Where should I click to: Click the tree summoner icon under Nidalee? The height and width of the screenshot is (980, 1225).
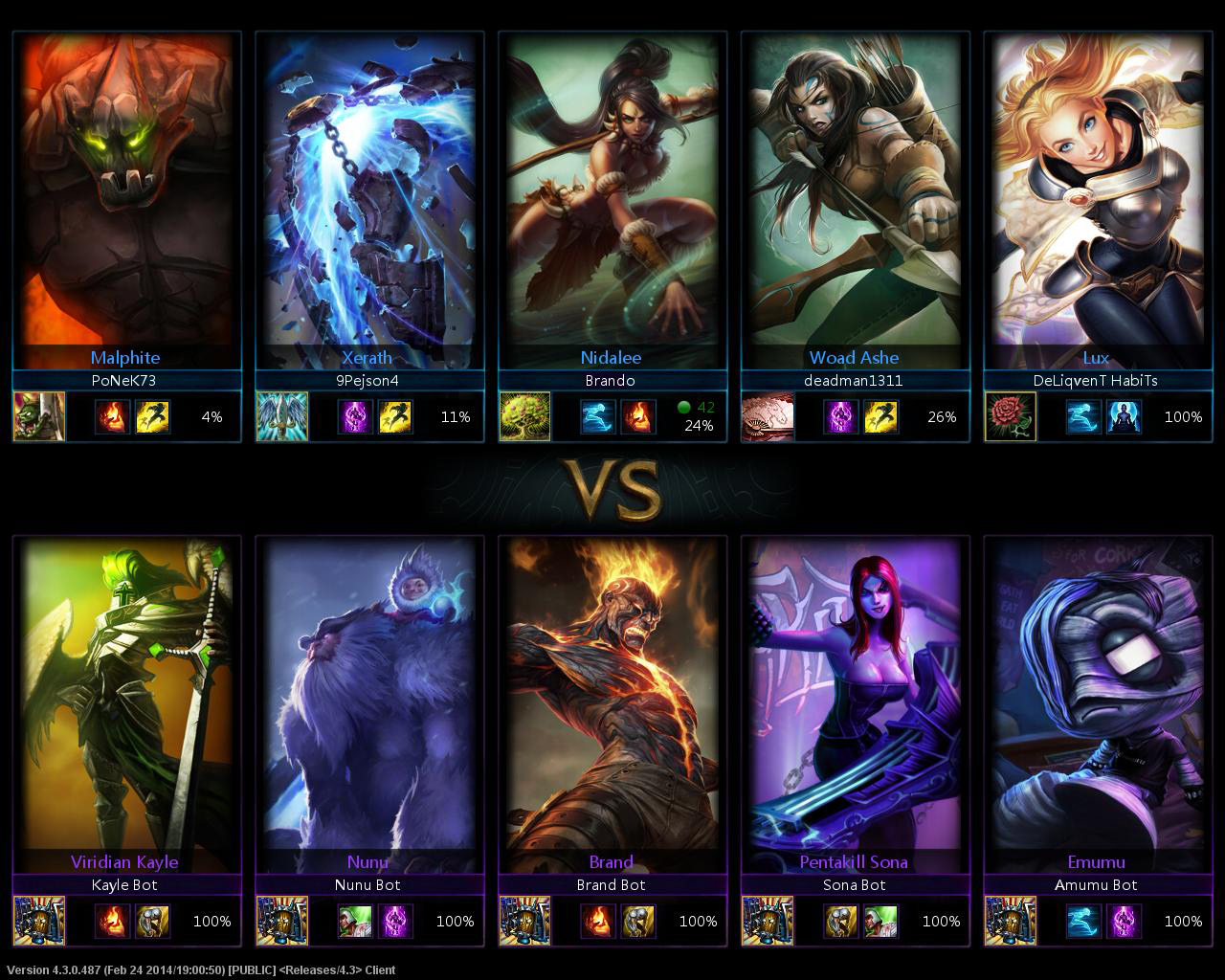525,416
